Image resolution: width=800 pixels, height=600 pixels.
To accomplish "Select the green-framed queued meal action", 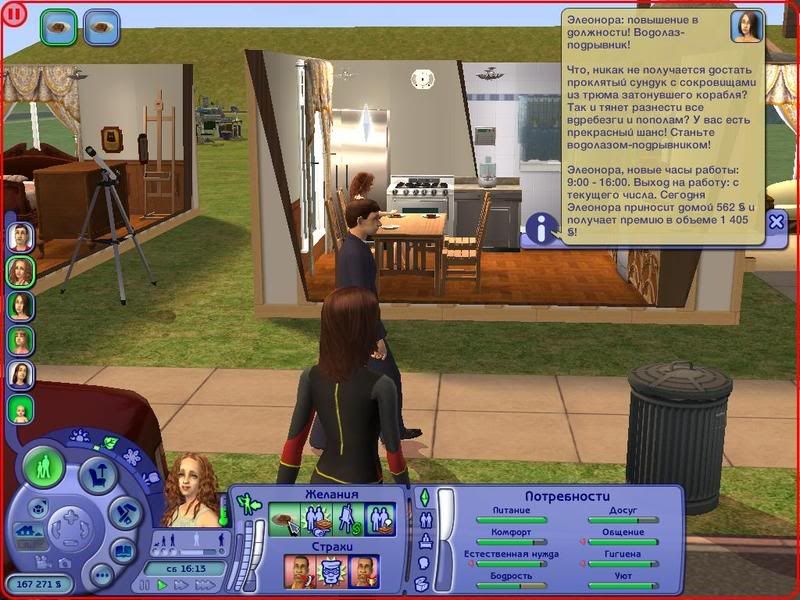I will coord(59,27).
